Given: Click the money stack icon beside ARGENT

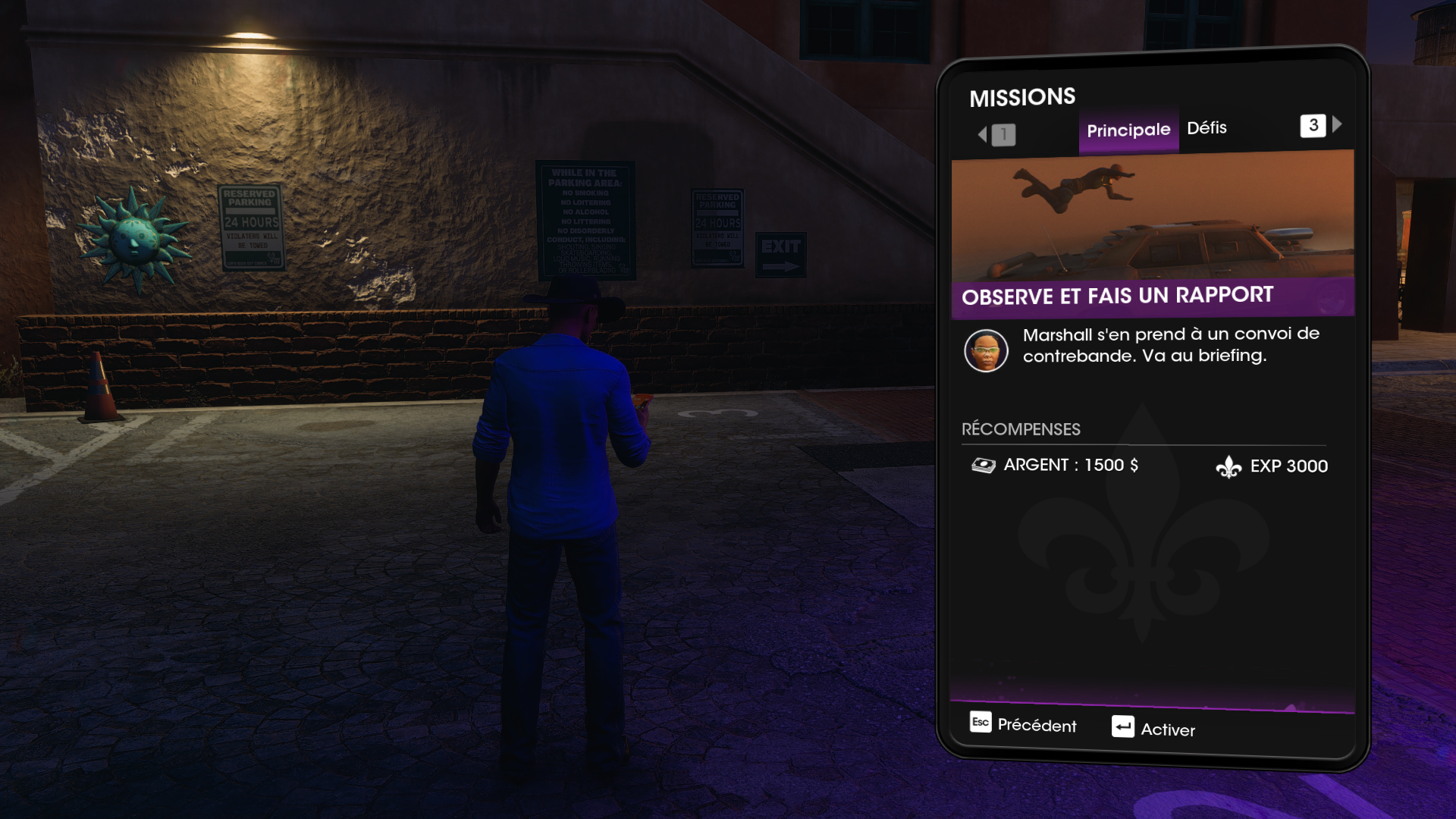Looking at the screenshot, I should click(984, 465).
